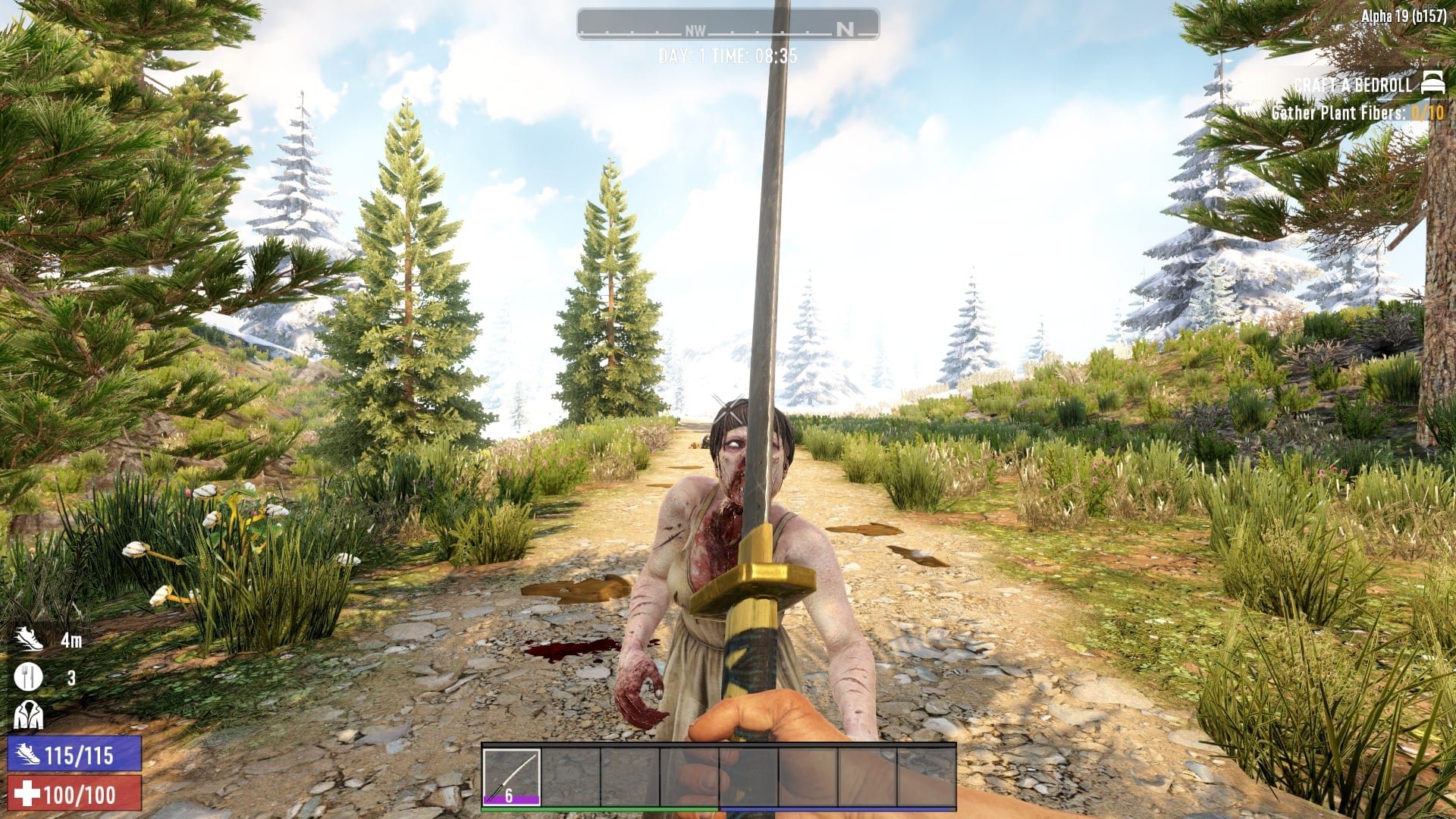Click the bed icon beside the quest title
Screen dimensions: 1456x819
[x=1432, y=83]
